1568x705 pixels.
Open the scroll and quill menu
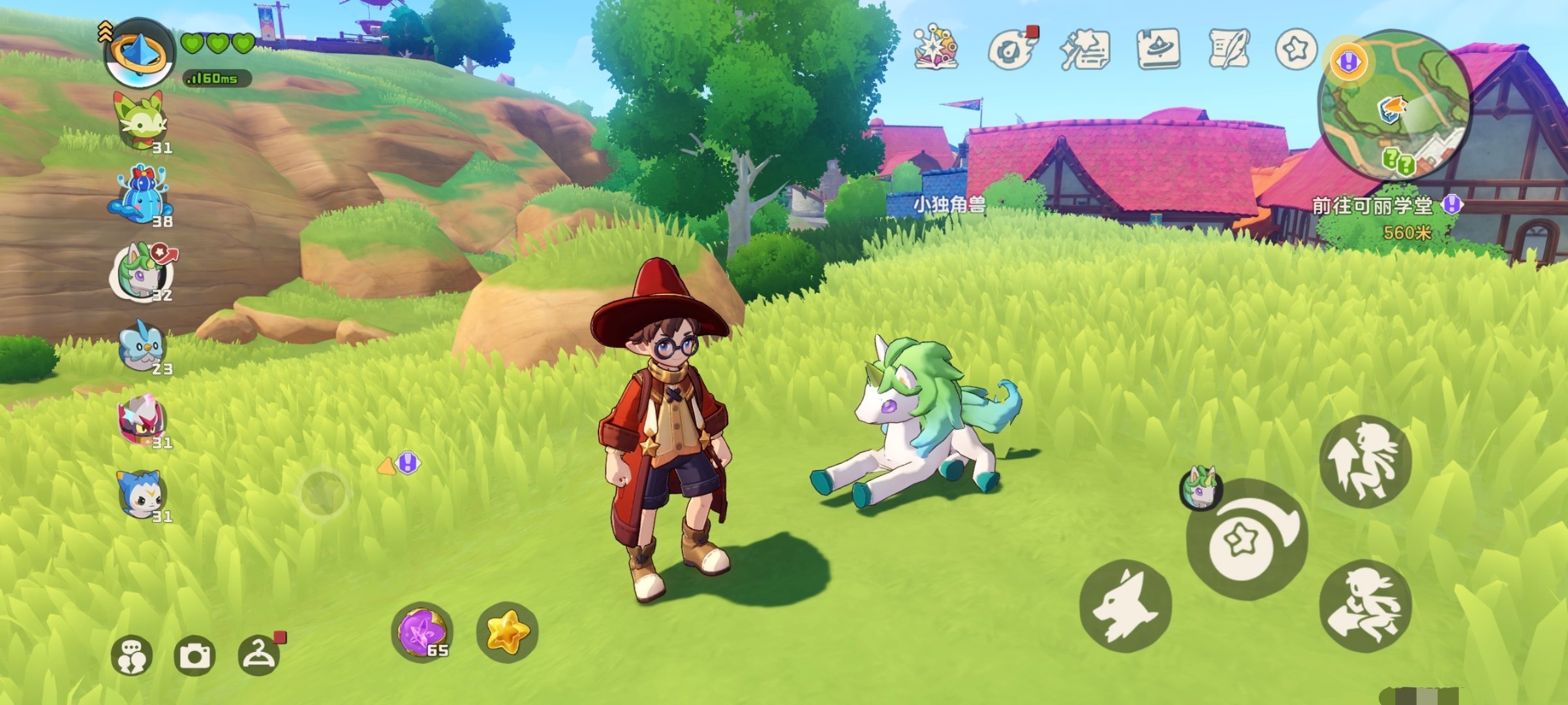tap(1229, 49)
